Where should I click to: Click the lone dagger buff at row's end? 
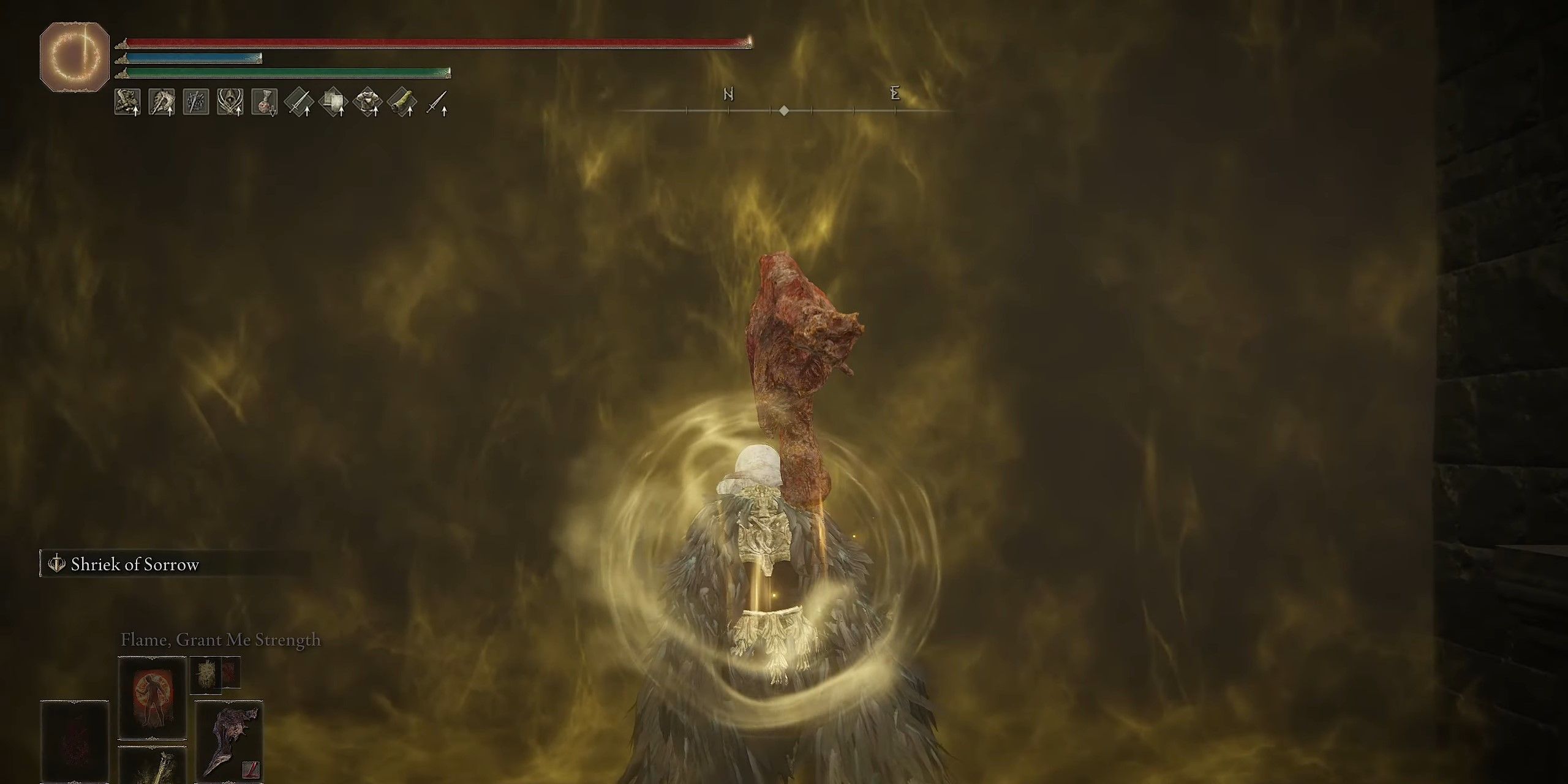[440, 103]
